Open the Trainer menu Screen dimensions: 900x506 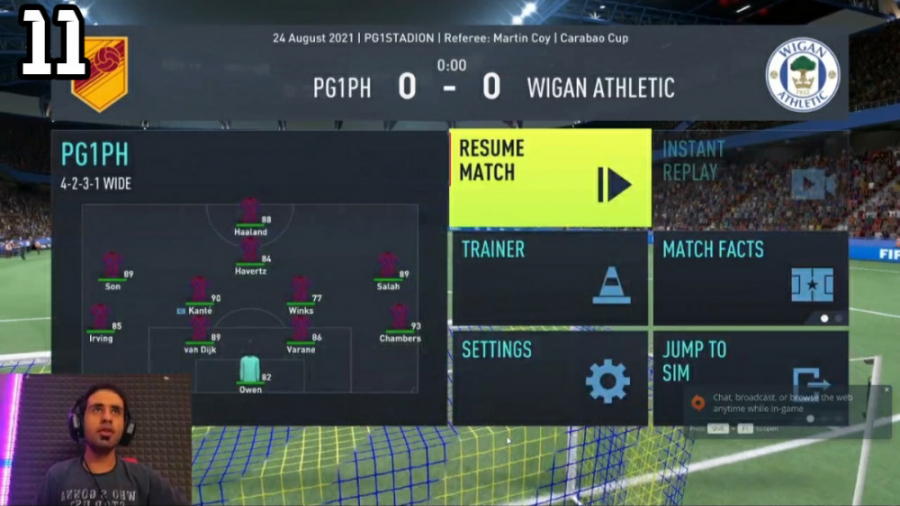(549, 277)
